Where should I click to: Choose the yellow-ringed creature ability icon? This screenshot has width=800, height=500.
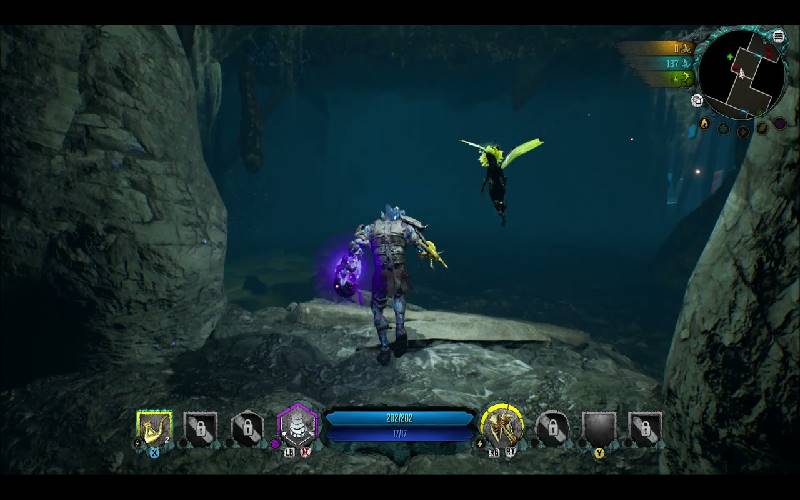pos(502,427)
